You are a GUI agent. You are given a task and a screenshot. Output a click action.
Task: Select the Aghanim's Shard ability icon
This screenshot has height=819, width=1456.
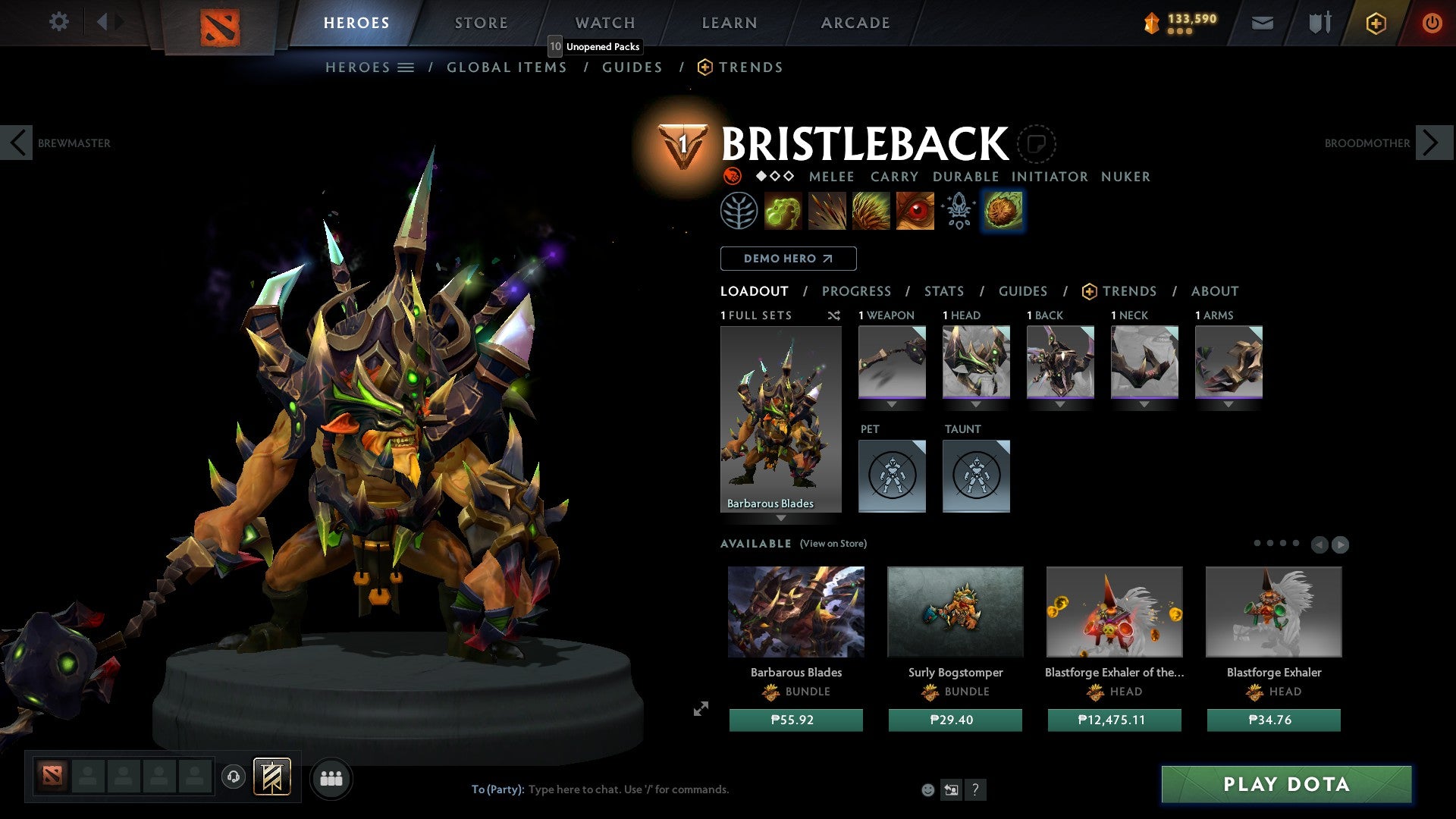point(957,212)
